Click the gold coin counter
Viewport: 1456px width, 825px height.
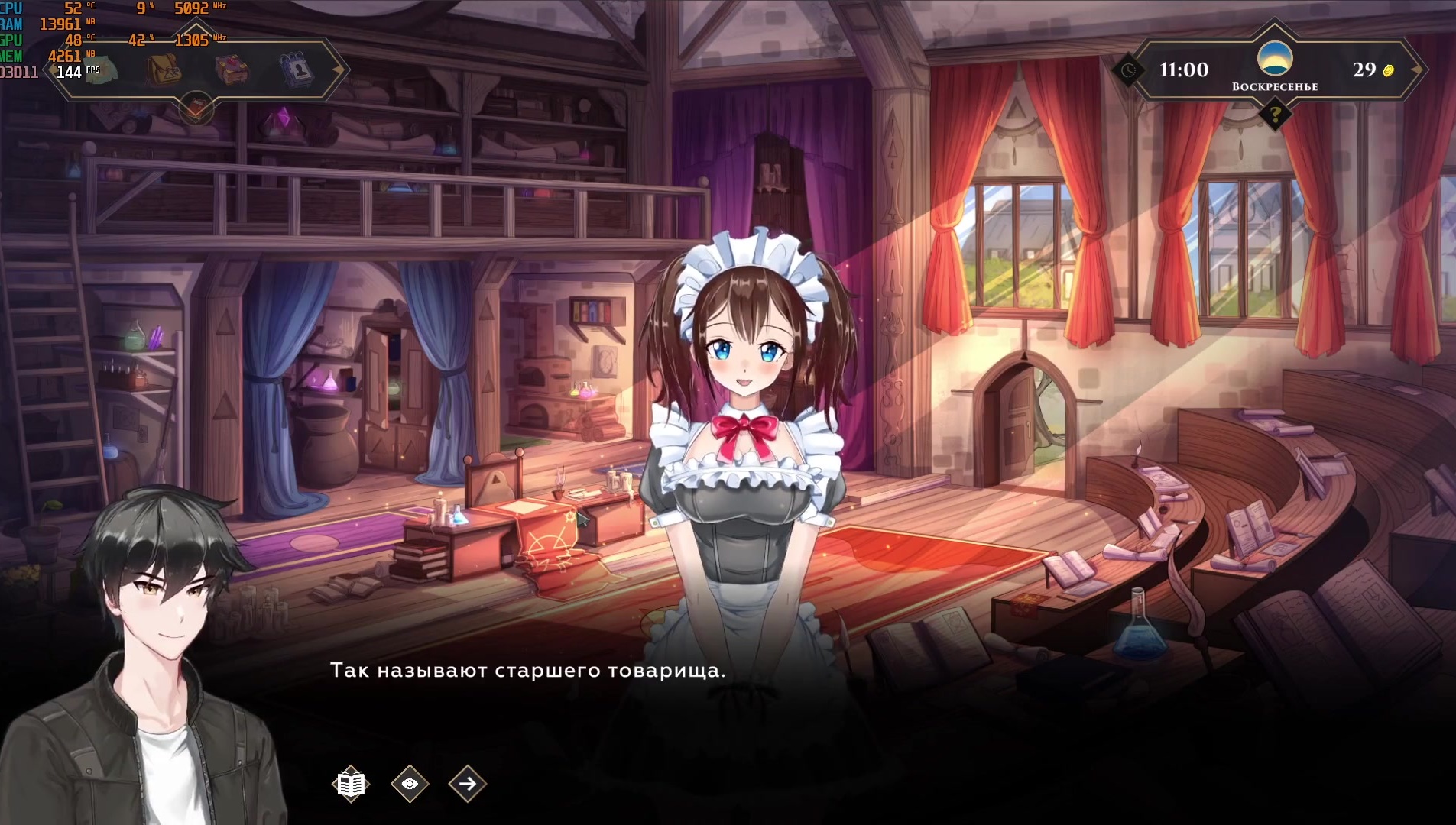pos(1373,70)
